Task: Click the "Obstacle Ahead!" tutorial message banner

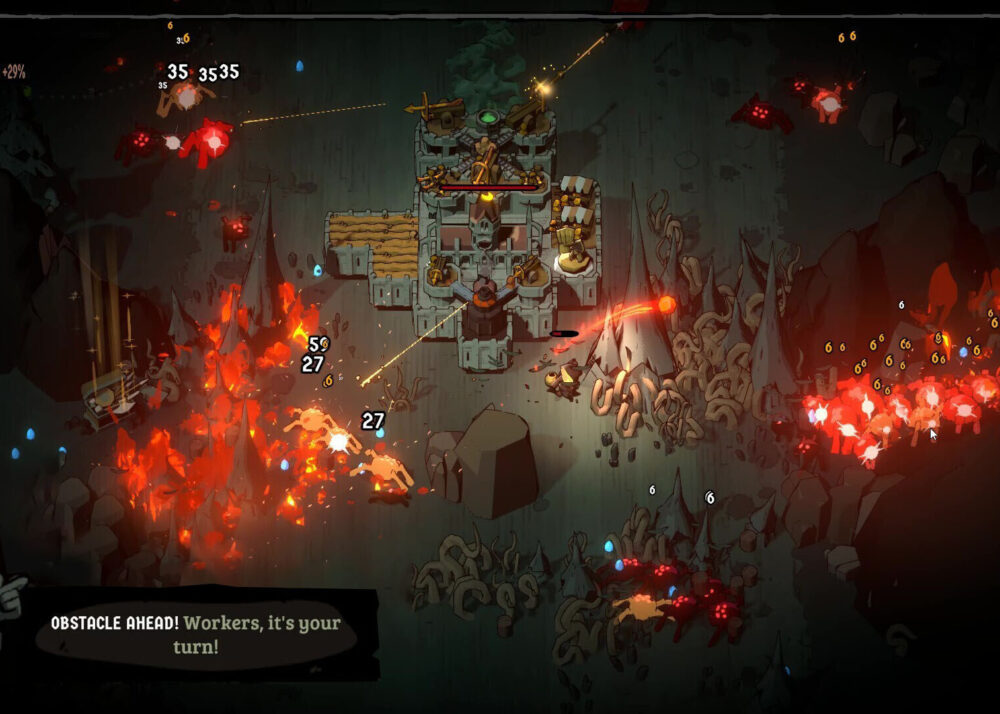Action: [196, 634]
